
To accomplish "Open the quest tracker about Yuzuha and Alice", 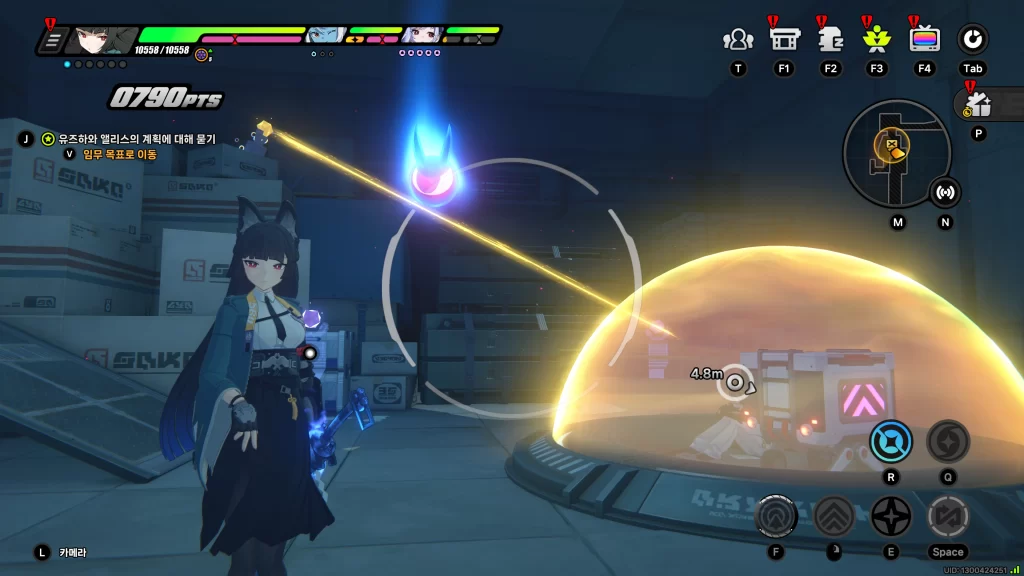I will tap(130, 139).
